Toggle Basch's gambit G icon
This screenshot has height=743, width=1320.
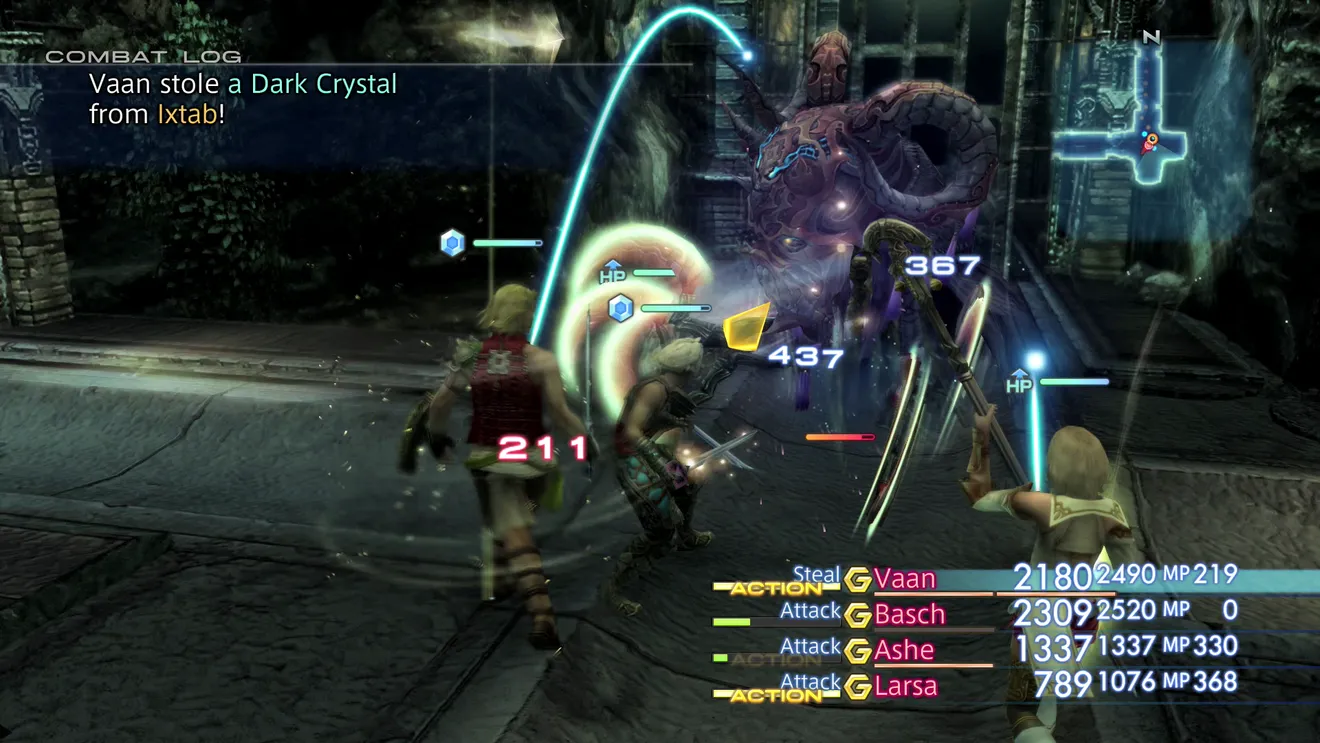tap(857, 615)
